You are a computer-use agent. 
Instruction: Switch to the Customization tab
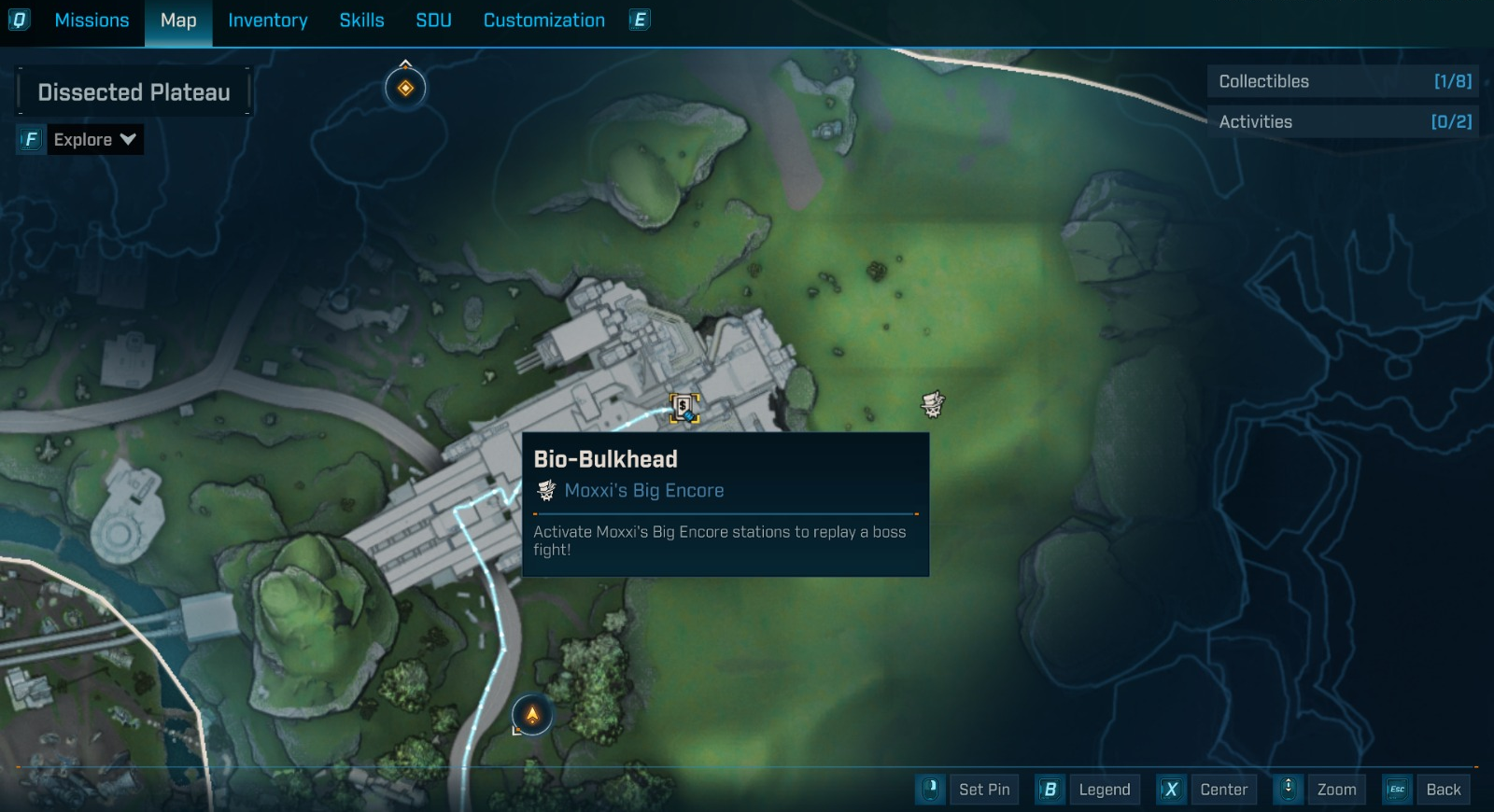(x=543, y=21)
